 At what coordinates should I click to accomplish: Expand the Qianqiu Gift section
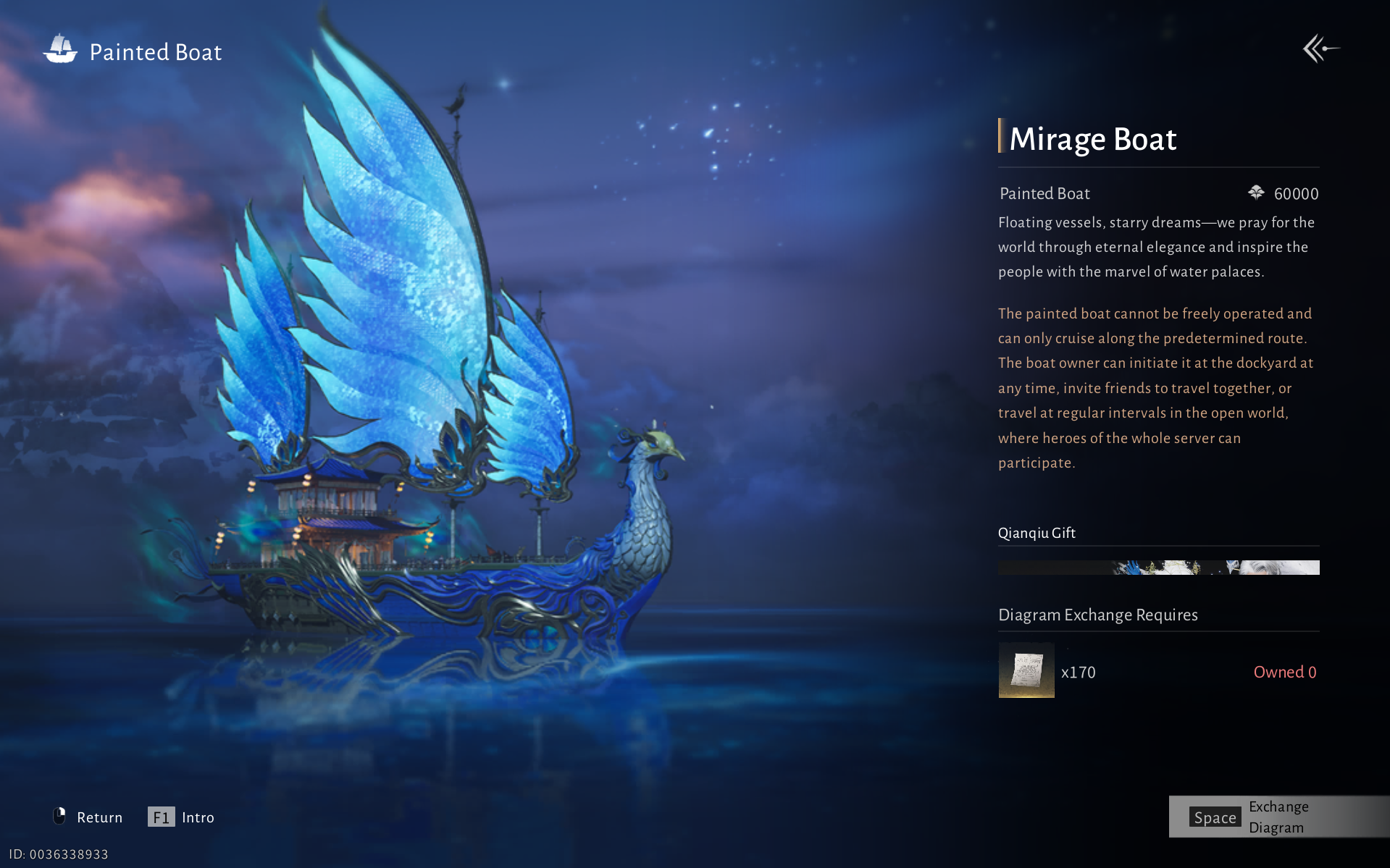tap(1037, 533)
